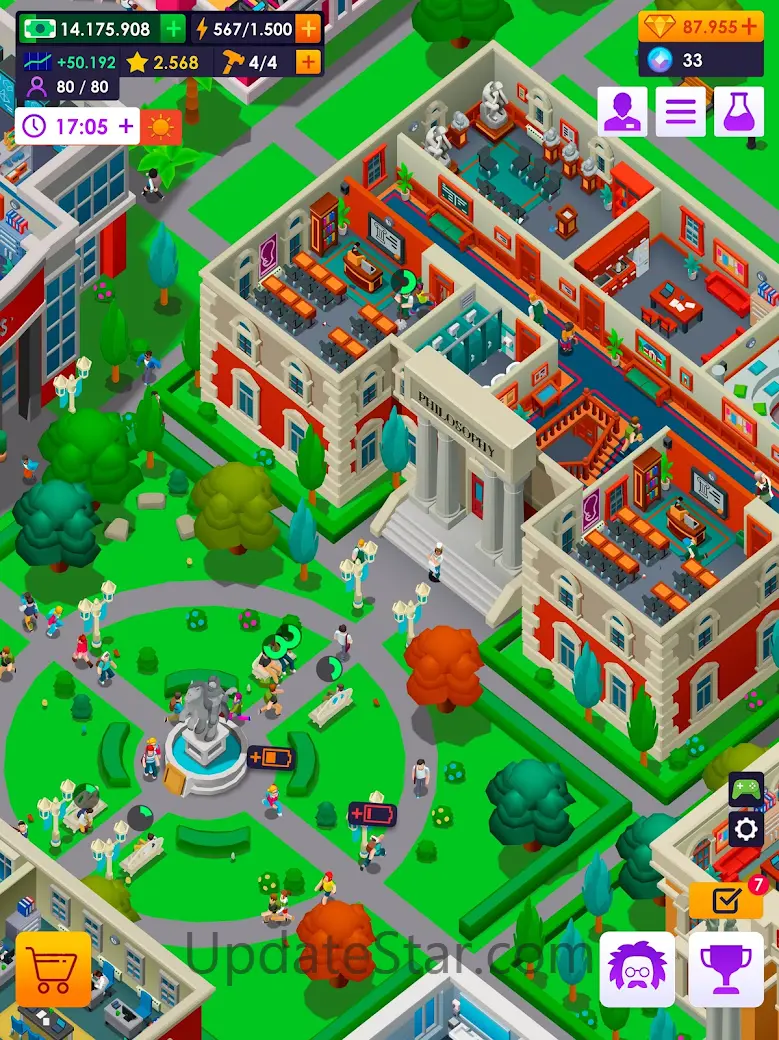
Task: Add energy with the orange plus button
Action: pyautogui.click(x=308, y=29)
